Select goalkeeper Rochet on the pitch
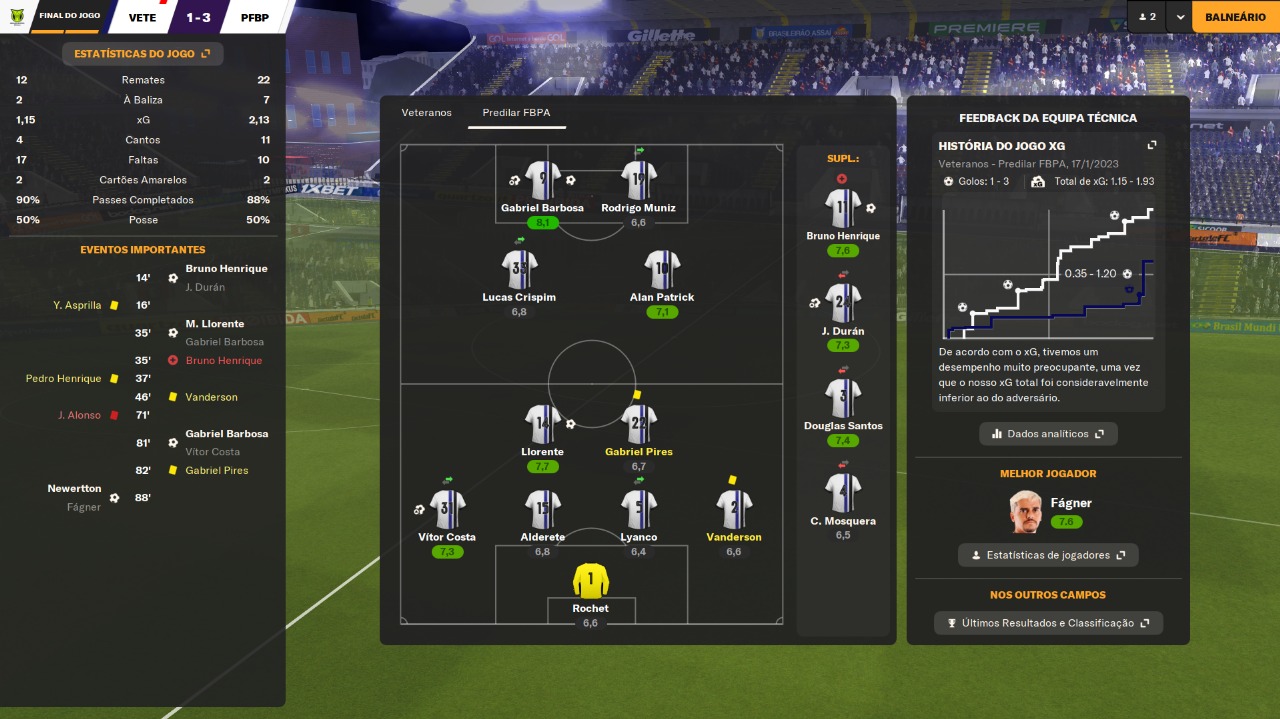 (591, 581)
